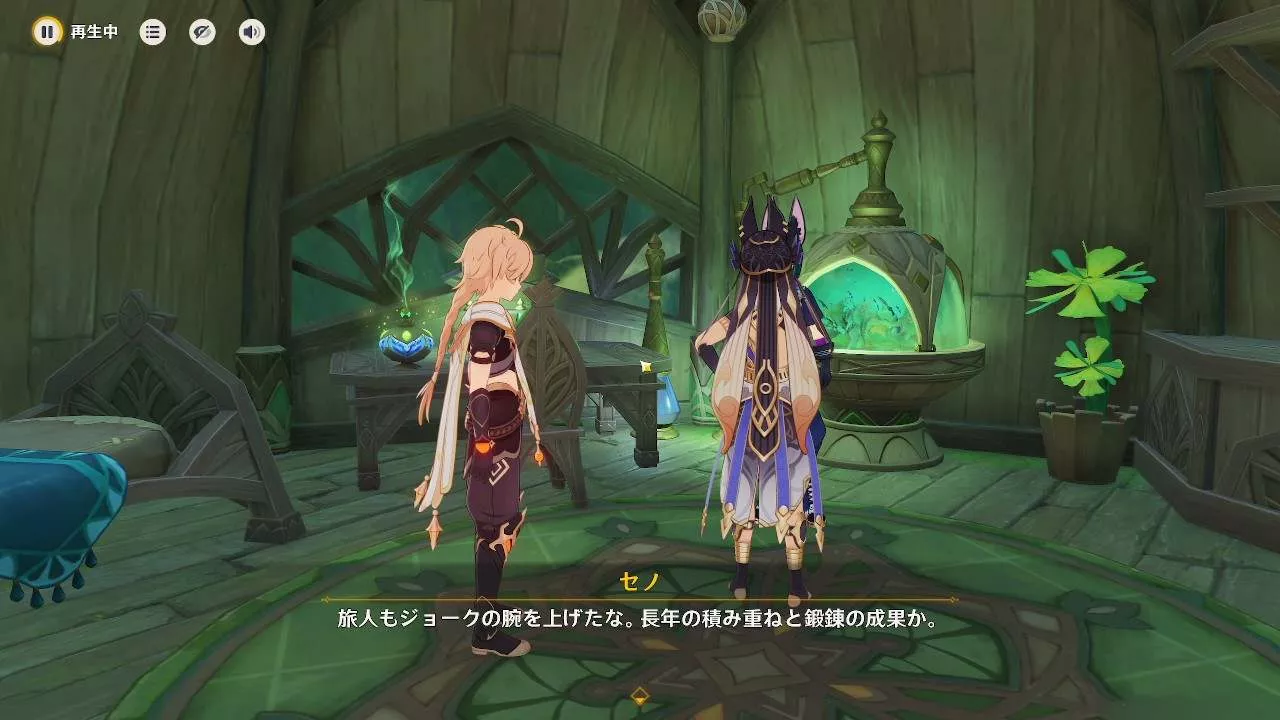Mute dialogue audio using the speaker icon
The height and width of the screenshot is (720, 1280).
(x=250, y=32)
